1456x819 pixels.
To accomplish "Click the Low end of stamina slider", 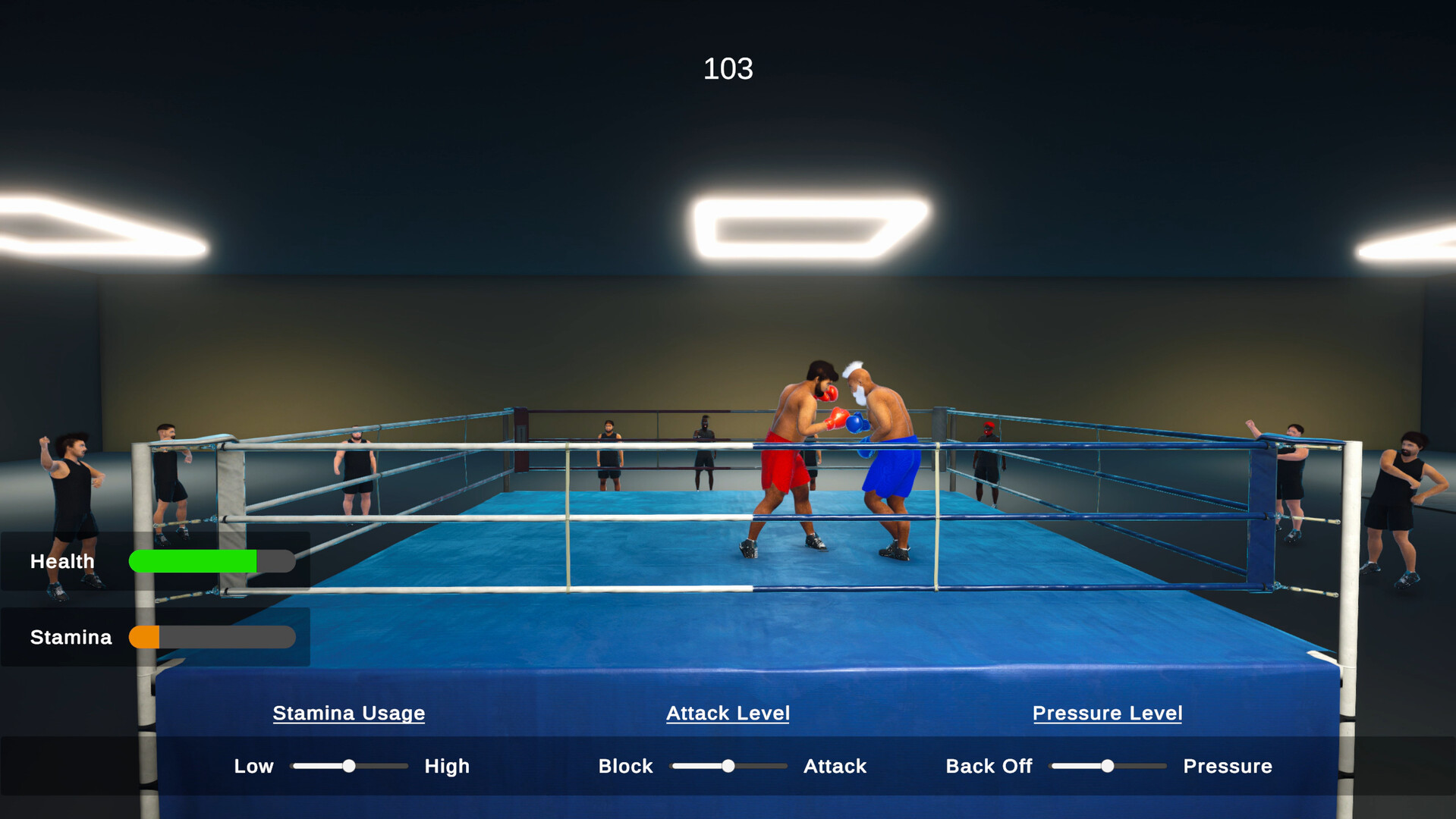I will (253, 766).
